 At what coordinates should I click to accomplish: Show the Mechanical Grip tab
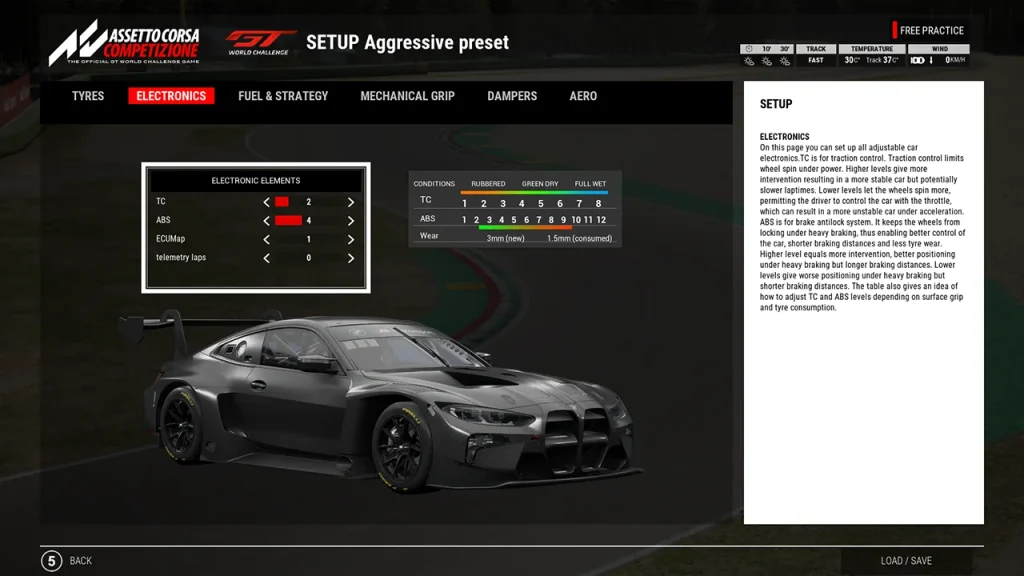(x=407, y=96)
